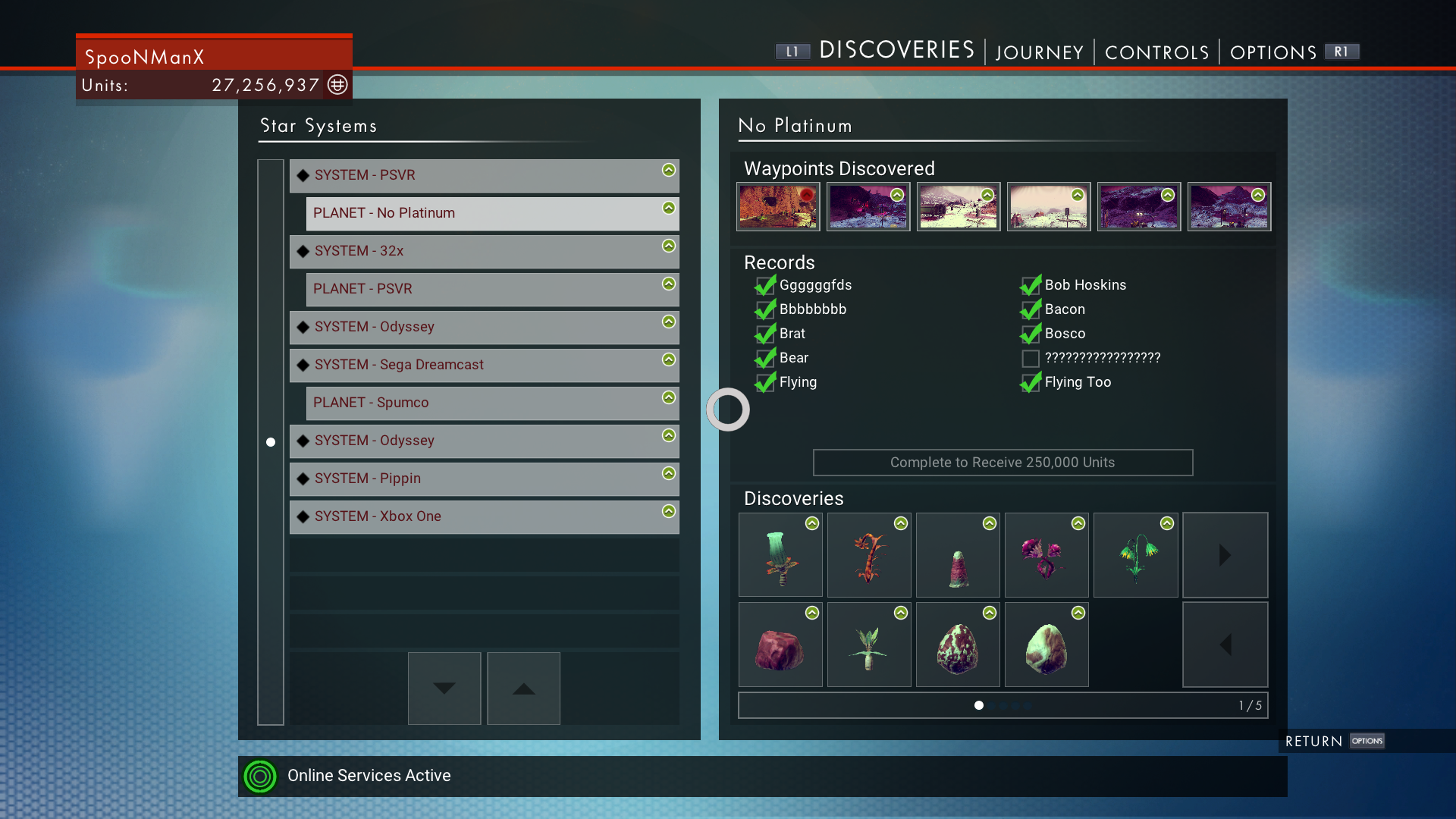Go to previous discoveries page arrow

tap(1225, 645)
